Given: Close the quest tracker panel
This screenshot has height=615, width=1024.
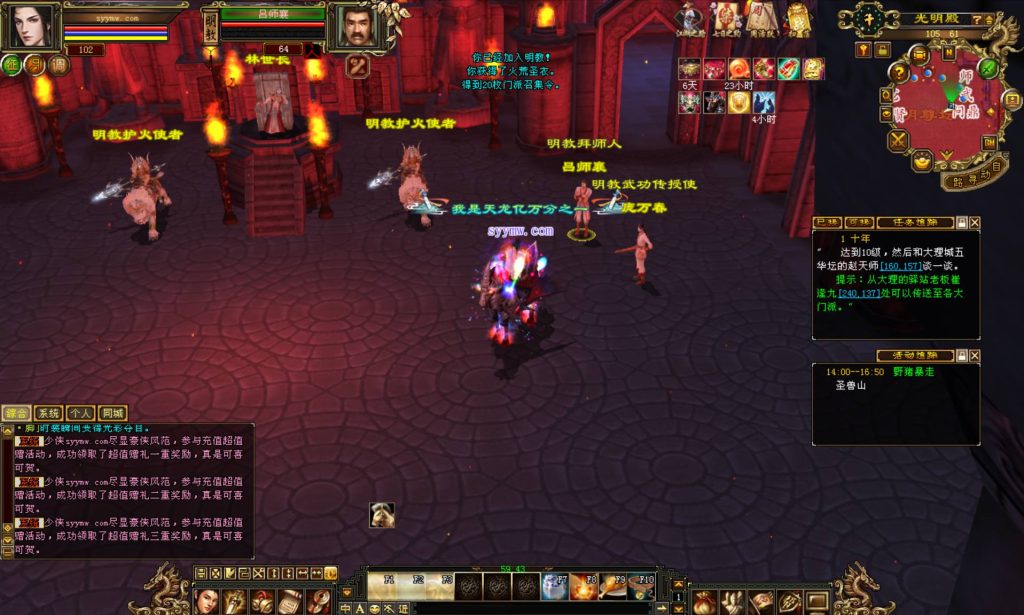Looking at the screenshot, I should tap(975, 222).
